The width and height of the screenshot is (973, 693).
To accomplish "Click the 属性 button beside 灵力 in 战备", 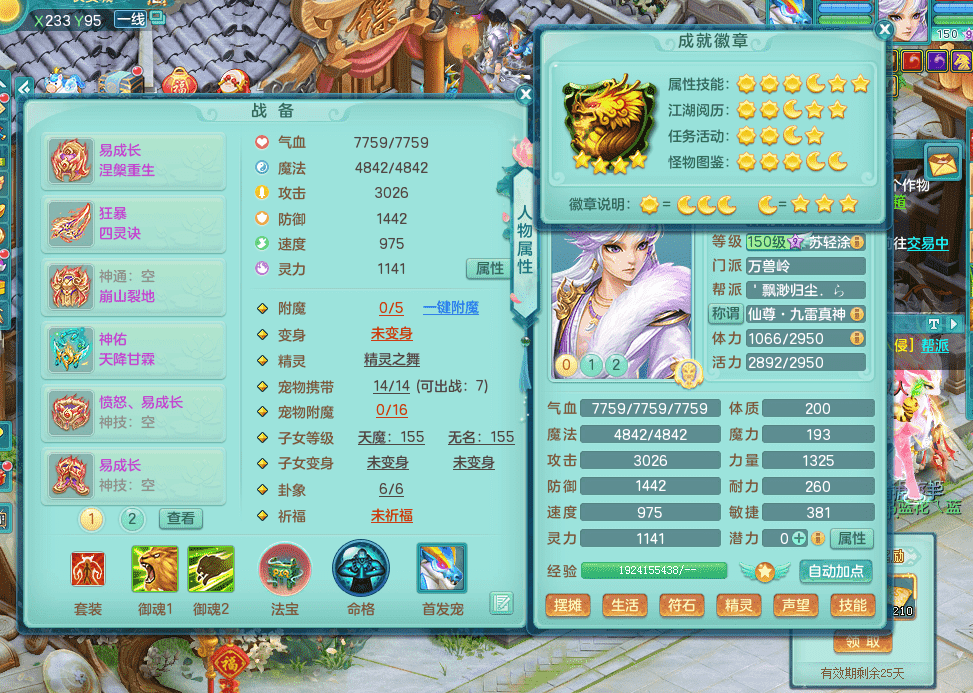I will [489, 268].
